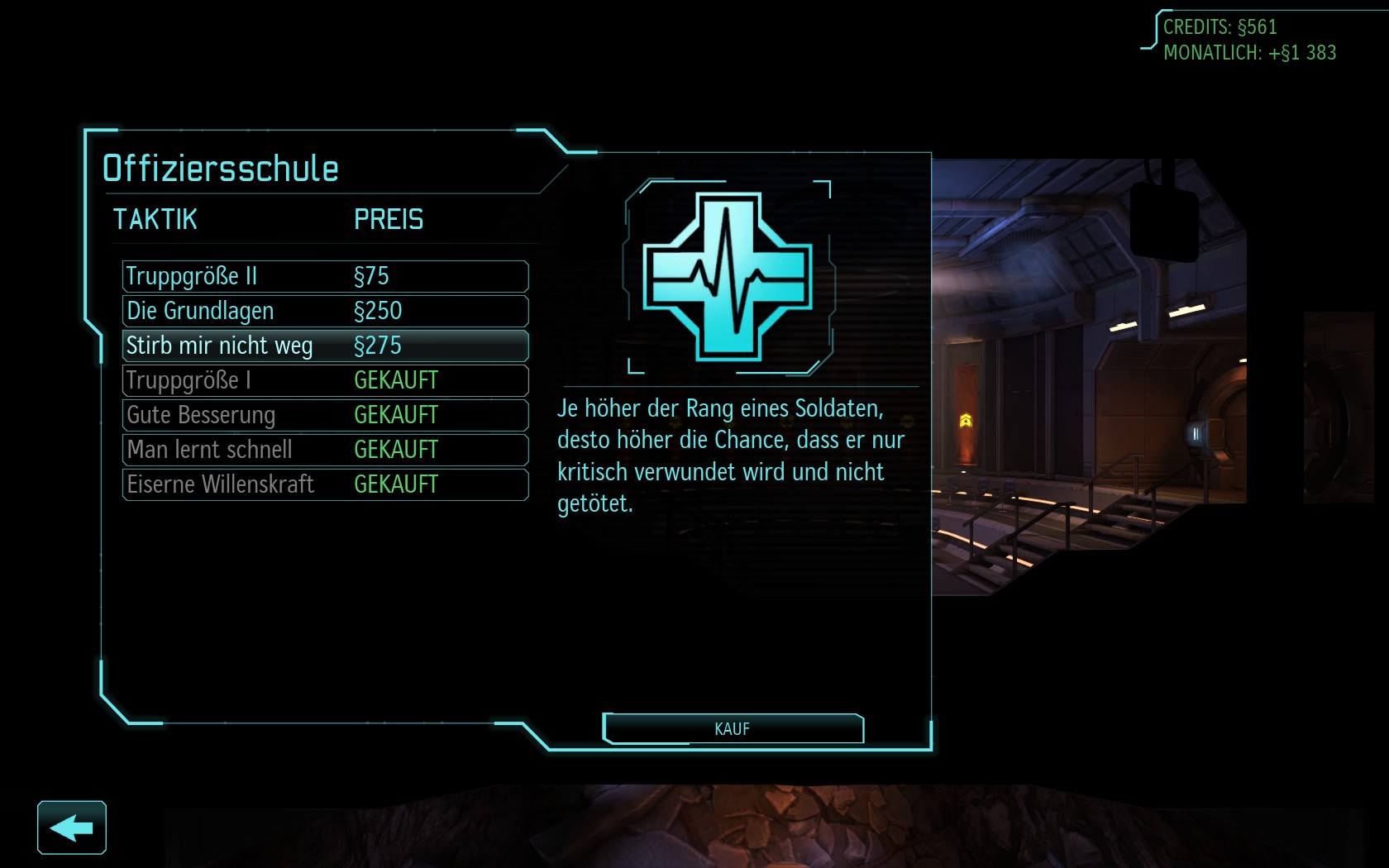The width and height of the screenshot is (1389, 868).
Task: Click the purchased Truppgröße I row
Action: 325,380
